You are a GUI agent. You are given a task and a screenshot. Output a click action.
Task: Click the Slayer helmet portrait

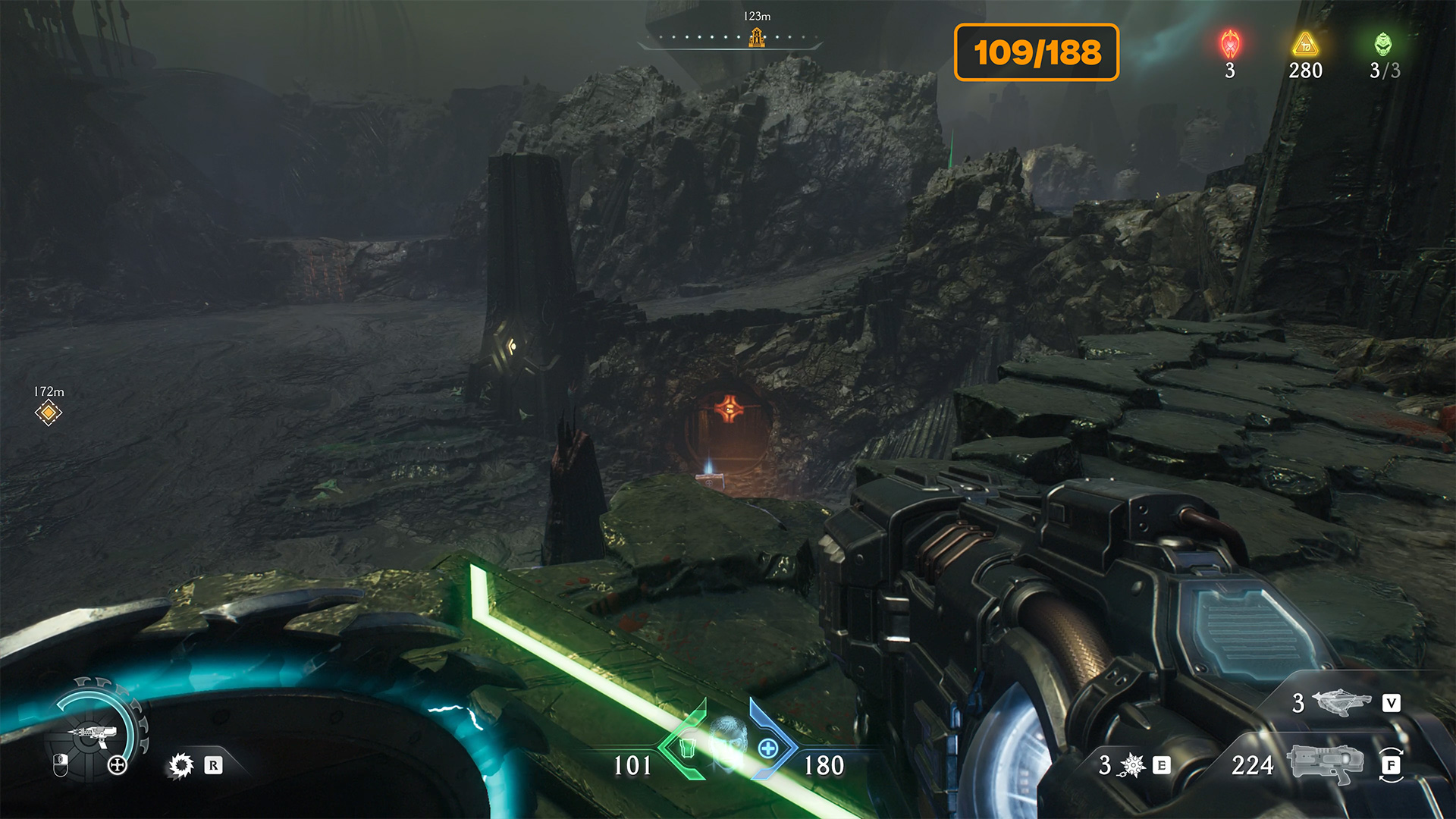[x=727, y=743]
